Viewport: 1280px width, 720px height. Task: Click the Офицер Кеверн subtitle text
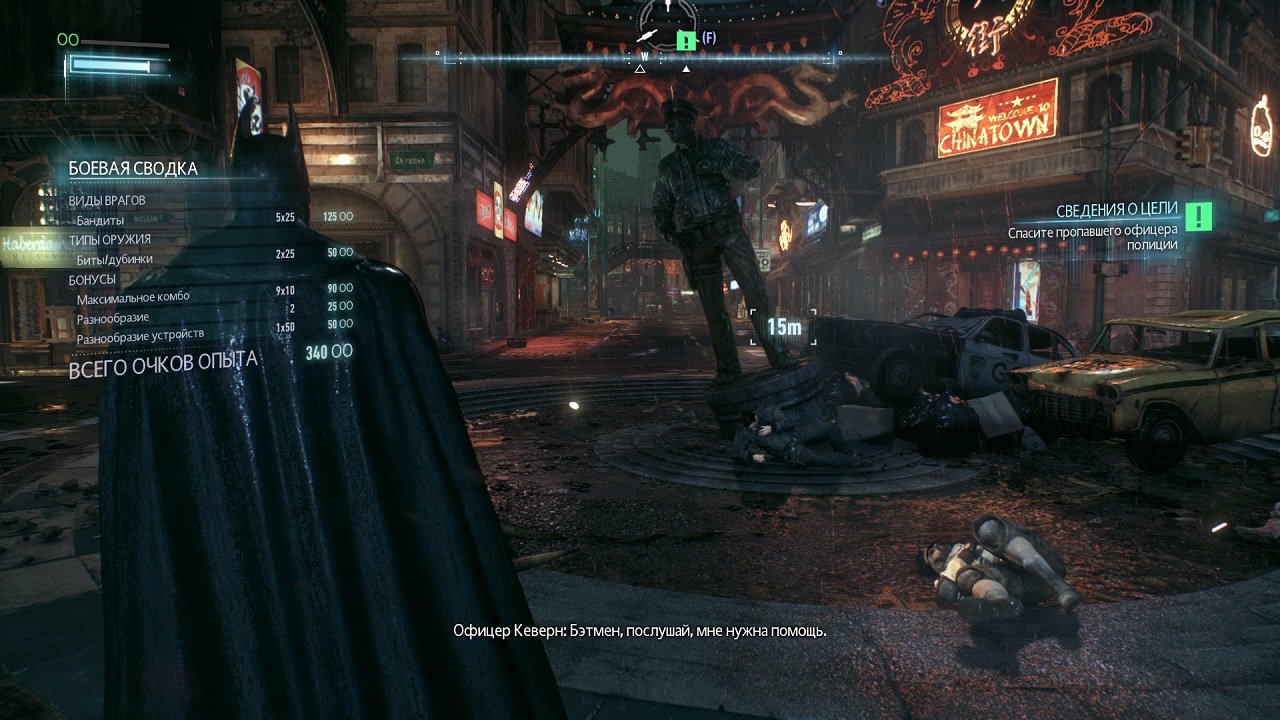tap(641, 630)
